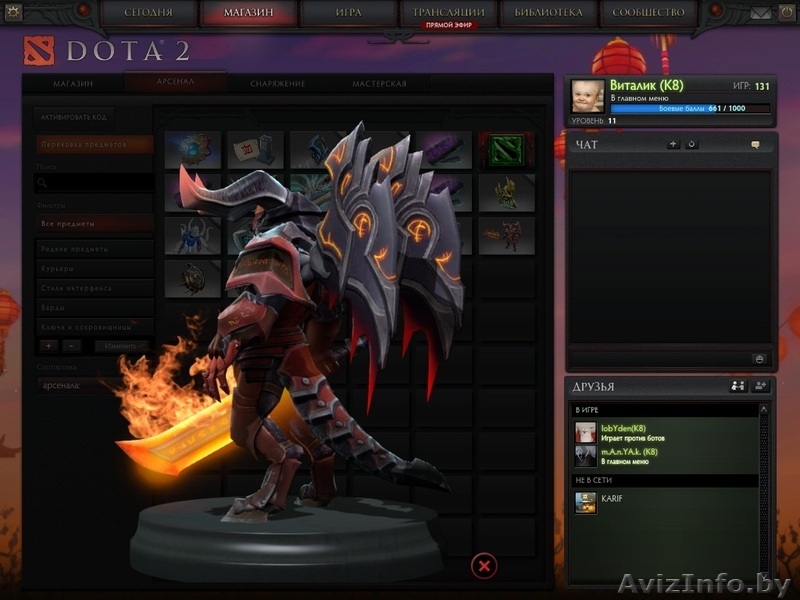Click the Активировать код button

pos(71,117)
